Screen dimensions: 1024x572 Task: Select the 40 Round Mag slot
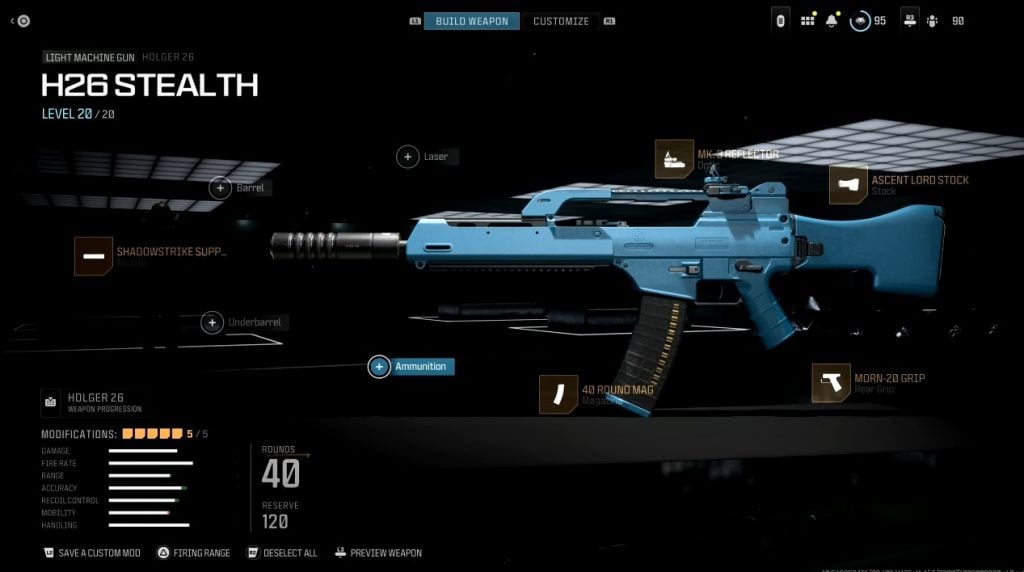(558, 394)
